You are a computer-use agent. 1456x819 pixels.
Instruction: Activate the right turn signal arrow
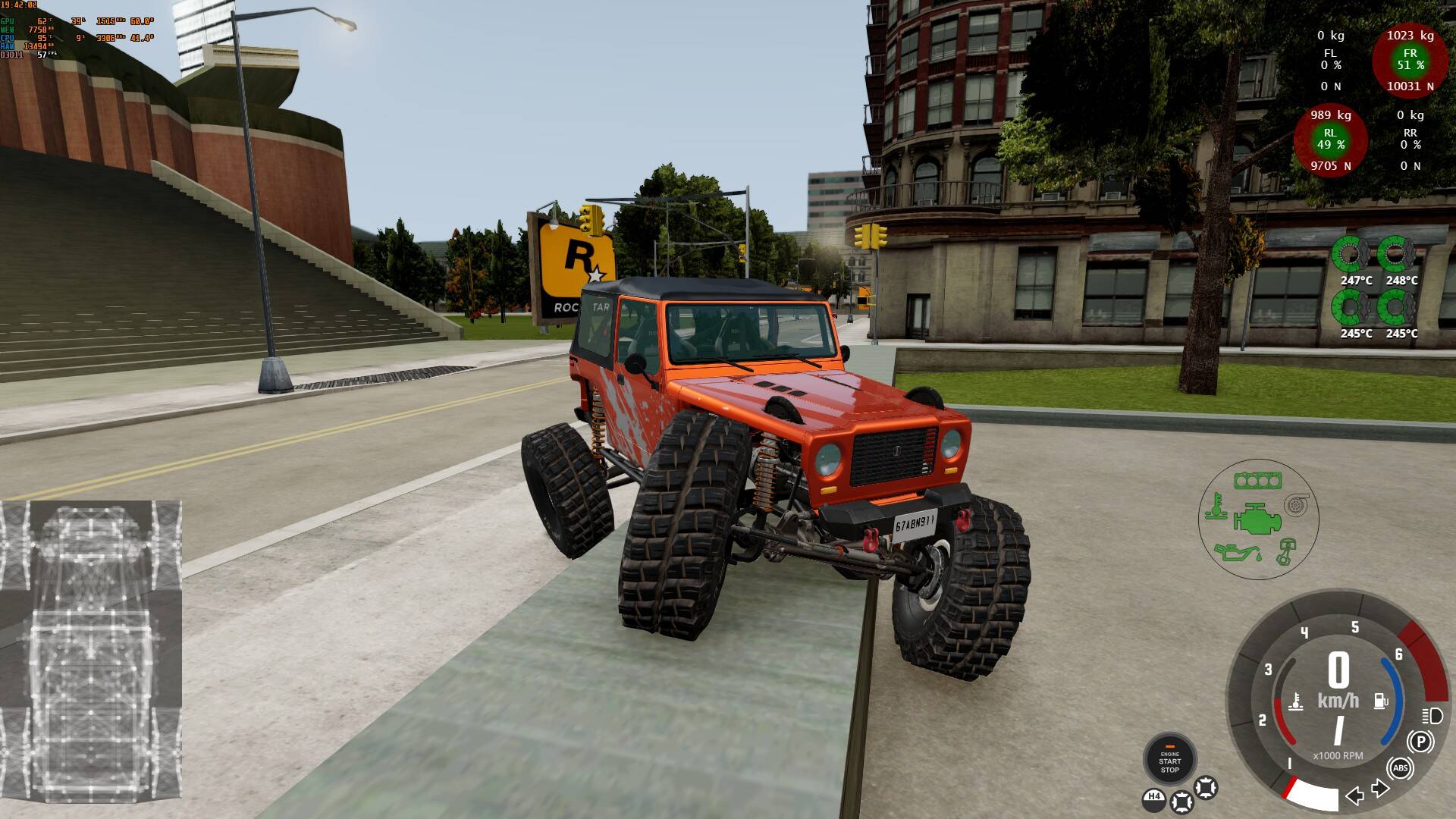point(1380,789)
